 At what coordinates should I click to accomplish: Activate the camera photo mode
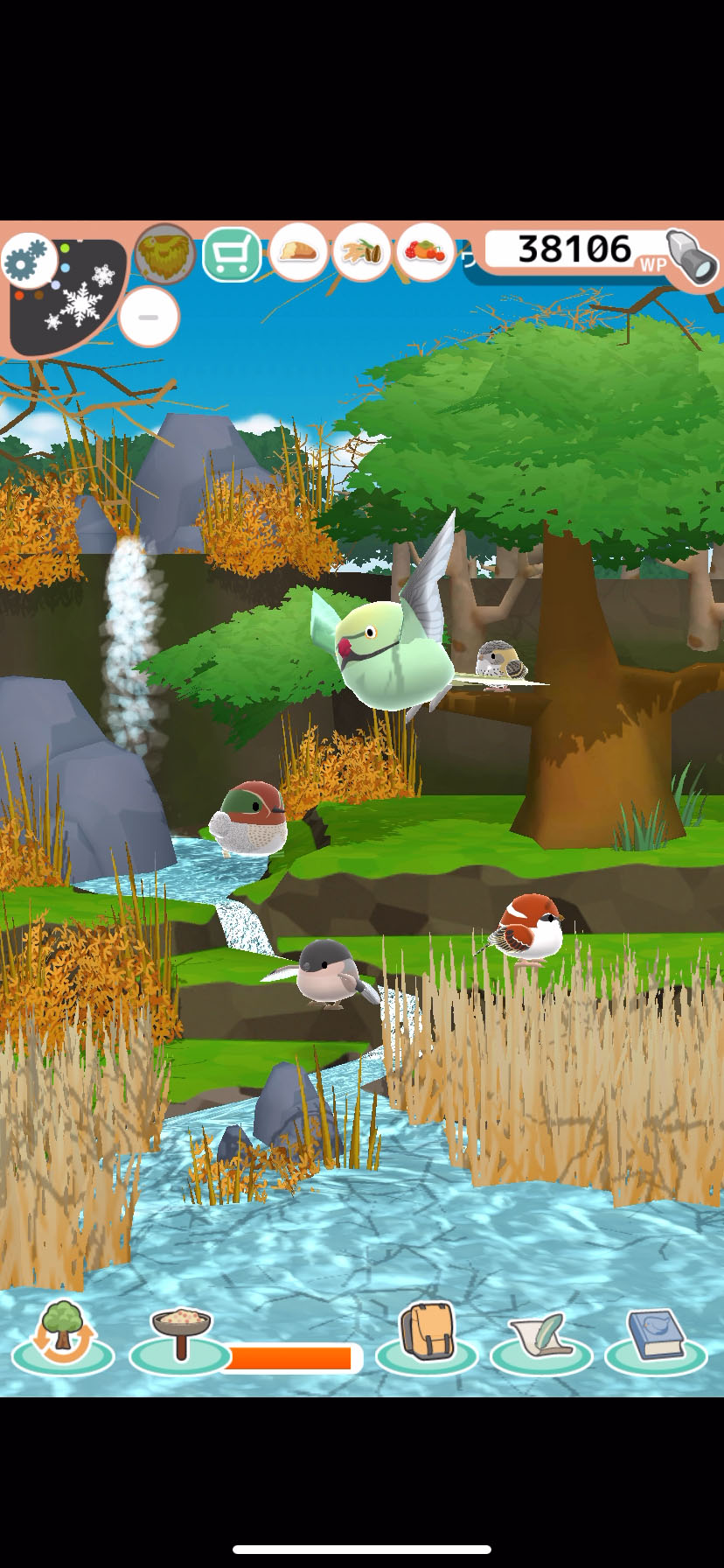tap(693, 257)
